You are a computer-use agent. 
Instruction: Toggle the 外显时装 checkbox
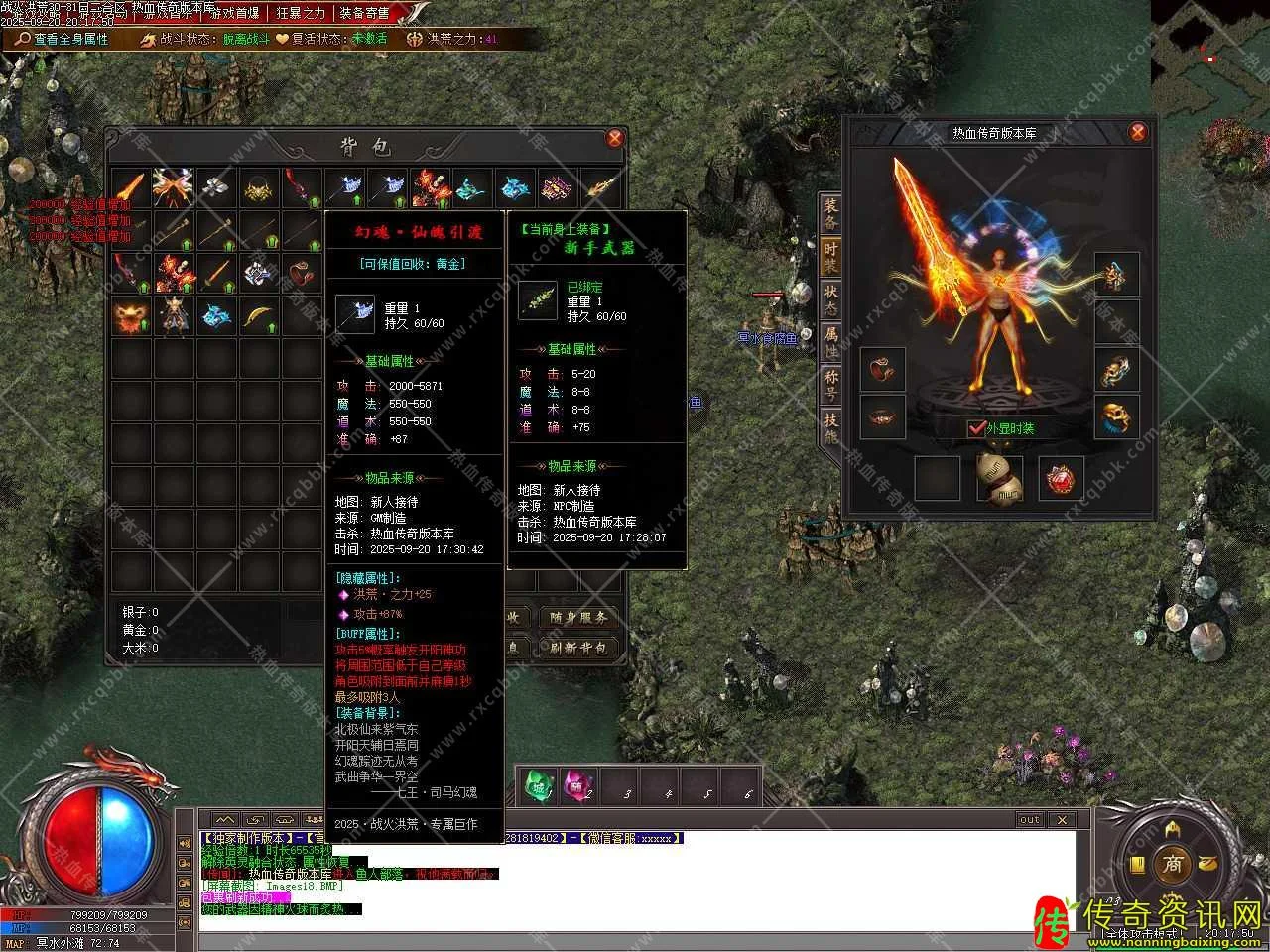pyautogui.click(x=977, y=428)
